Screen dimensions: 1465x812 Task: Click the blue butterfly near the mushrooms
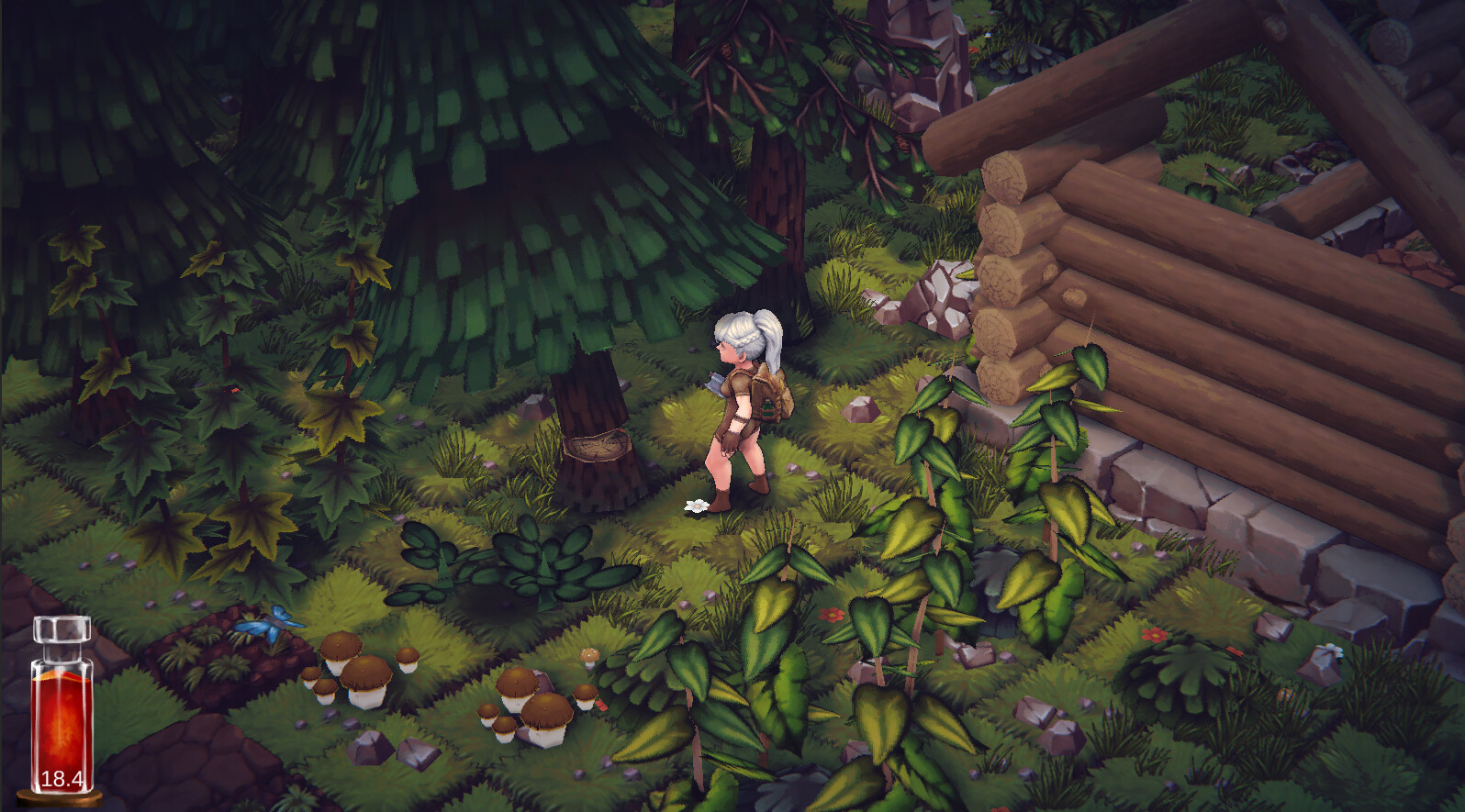click(265, 622)
